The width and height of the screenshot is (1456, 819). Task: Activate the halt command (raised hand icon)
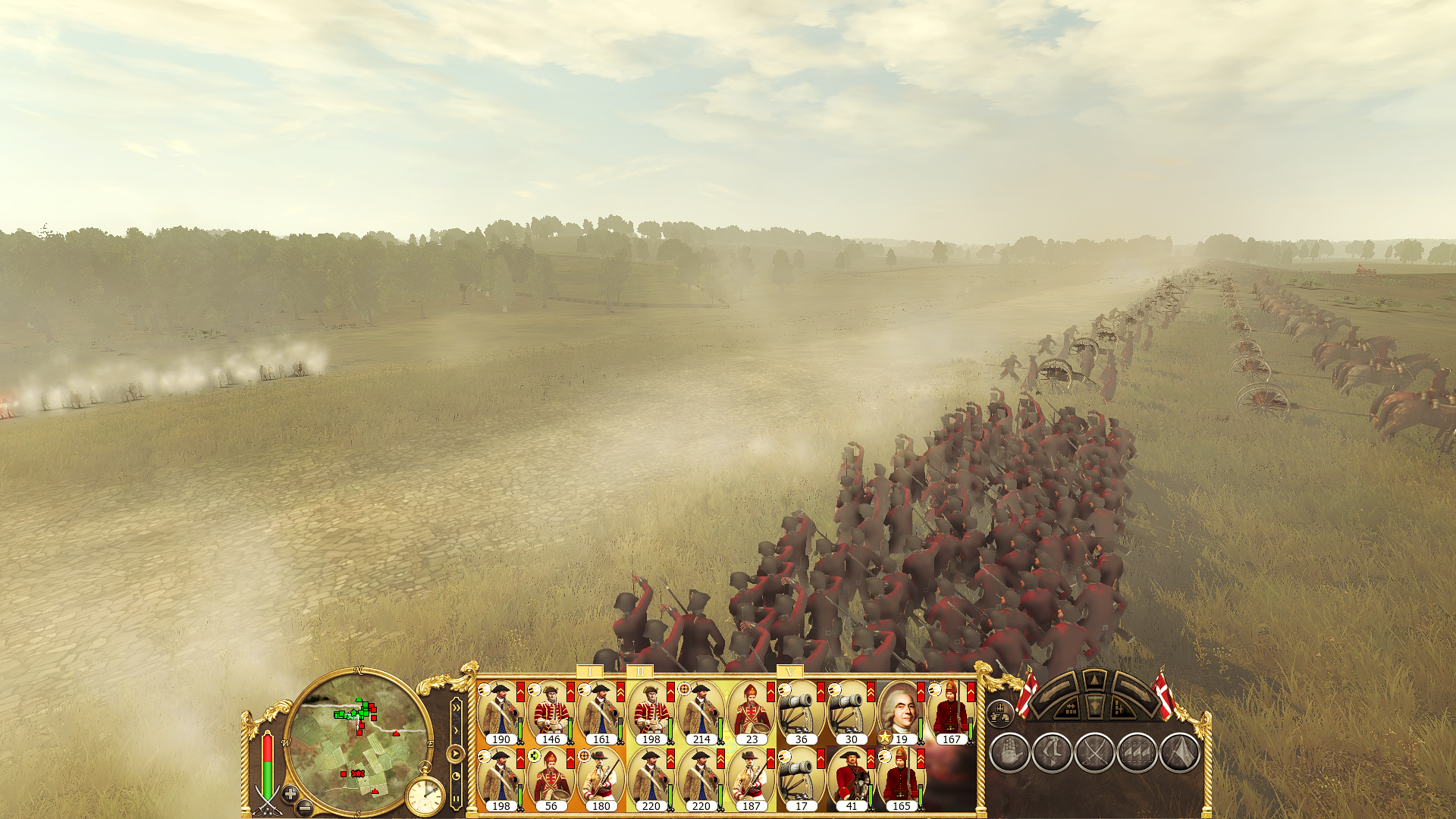click(x=1009, y=753)
